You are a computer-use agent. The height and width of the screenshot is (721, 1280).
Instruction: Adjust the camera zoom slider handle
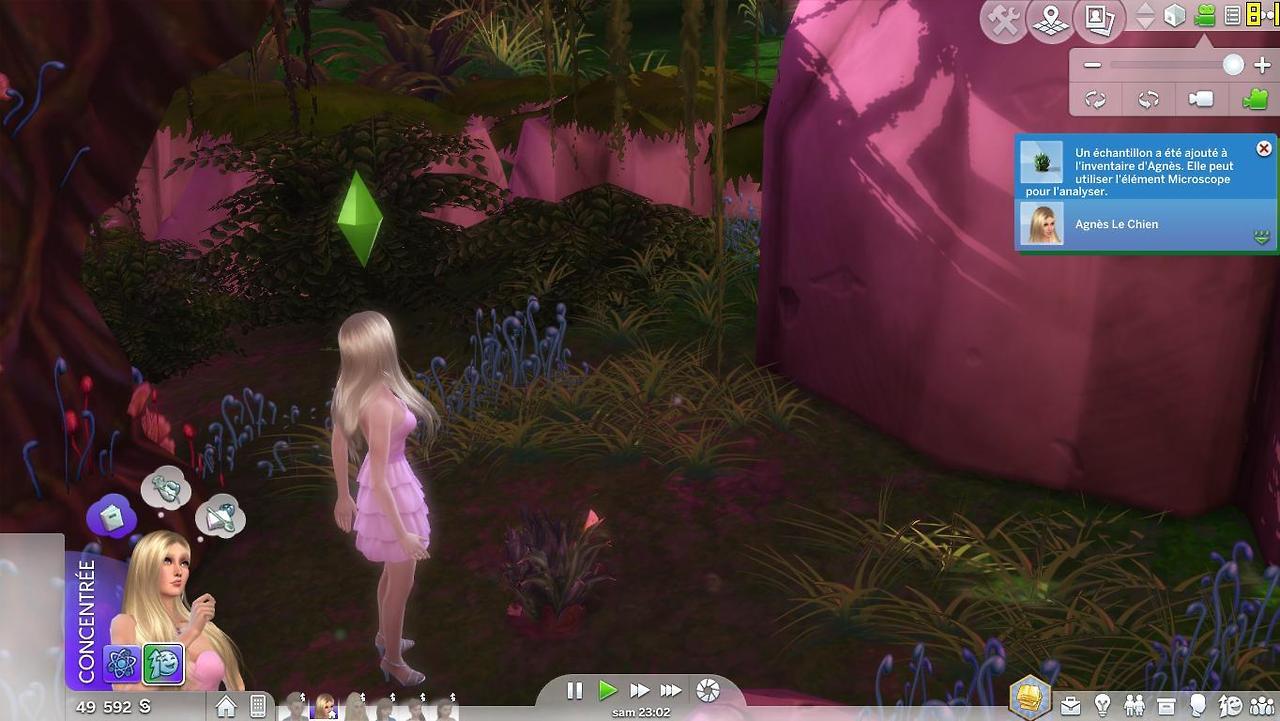tap(1234, 66)
